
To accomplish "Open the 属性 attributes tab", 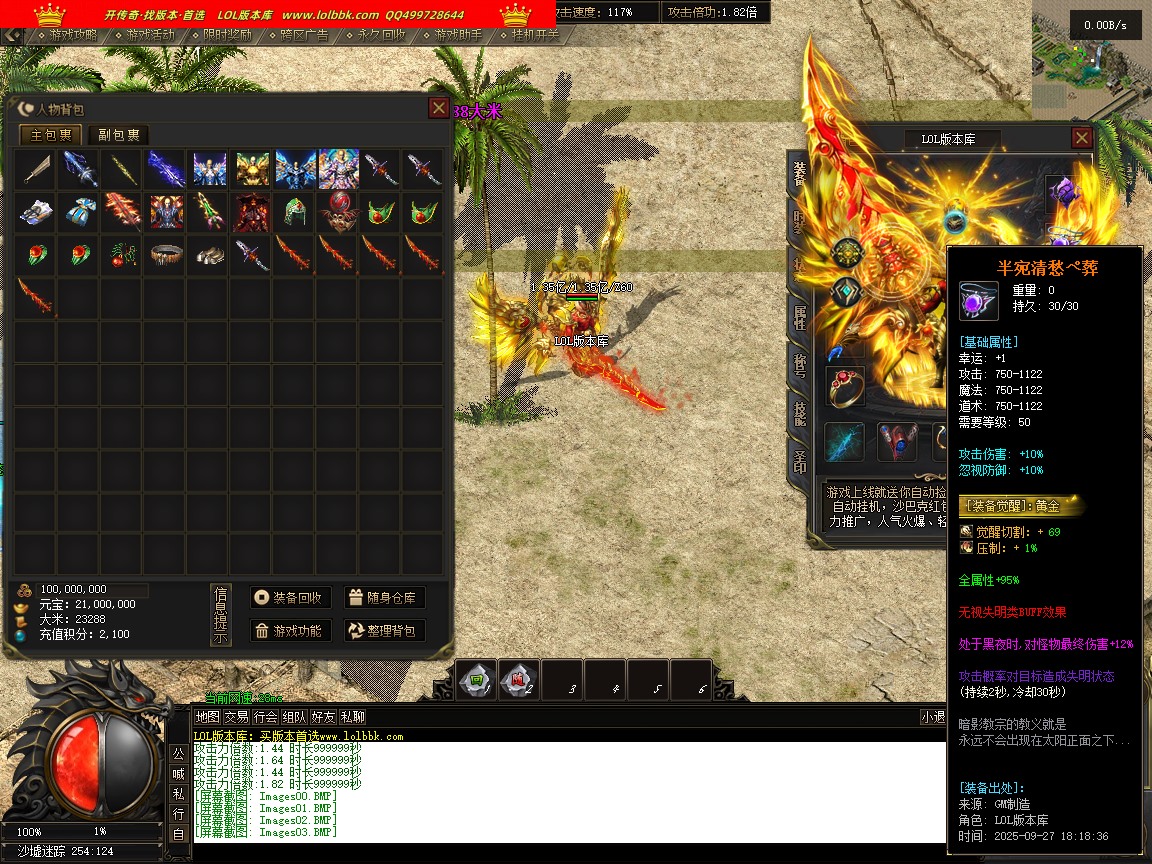I will [x=800, y=318].
